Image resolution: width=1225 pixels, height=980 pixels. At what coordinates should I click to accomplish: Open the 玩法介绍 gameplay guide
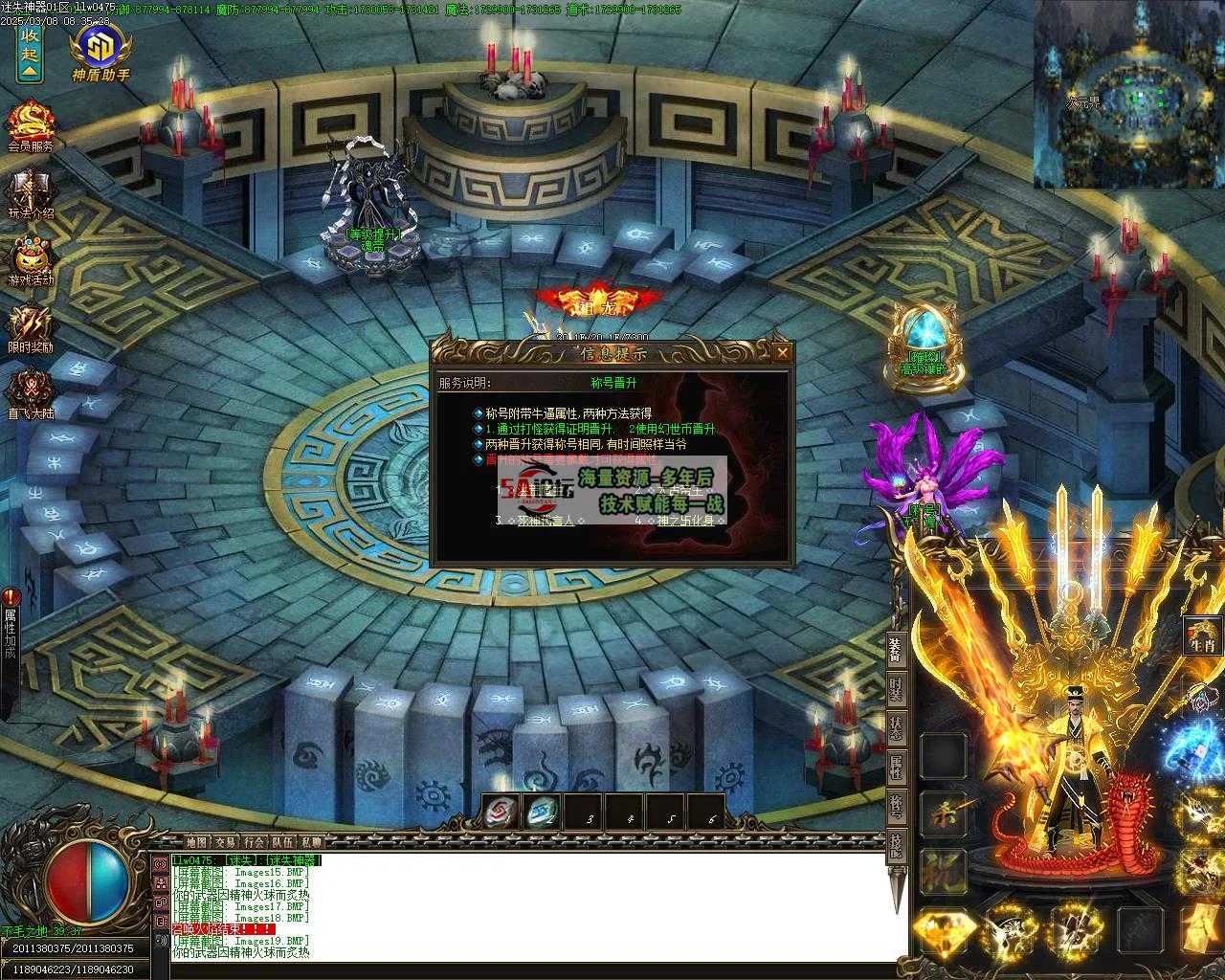point(31,194)
